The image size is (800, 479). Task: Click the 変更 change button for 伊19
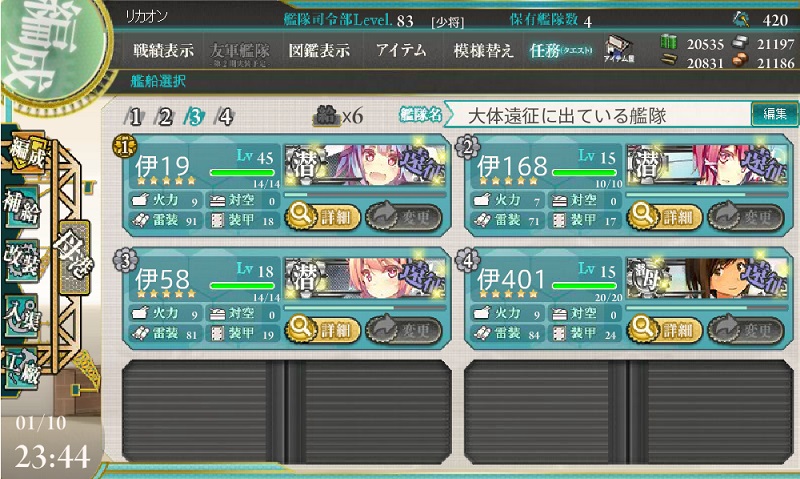coord(404,215)
